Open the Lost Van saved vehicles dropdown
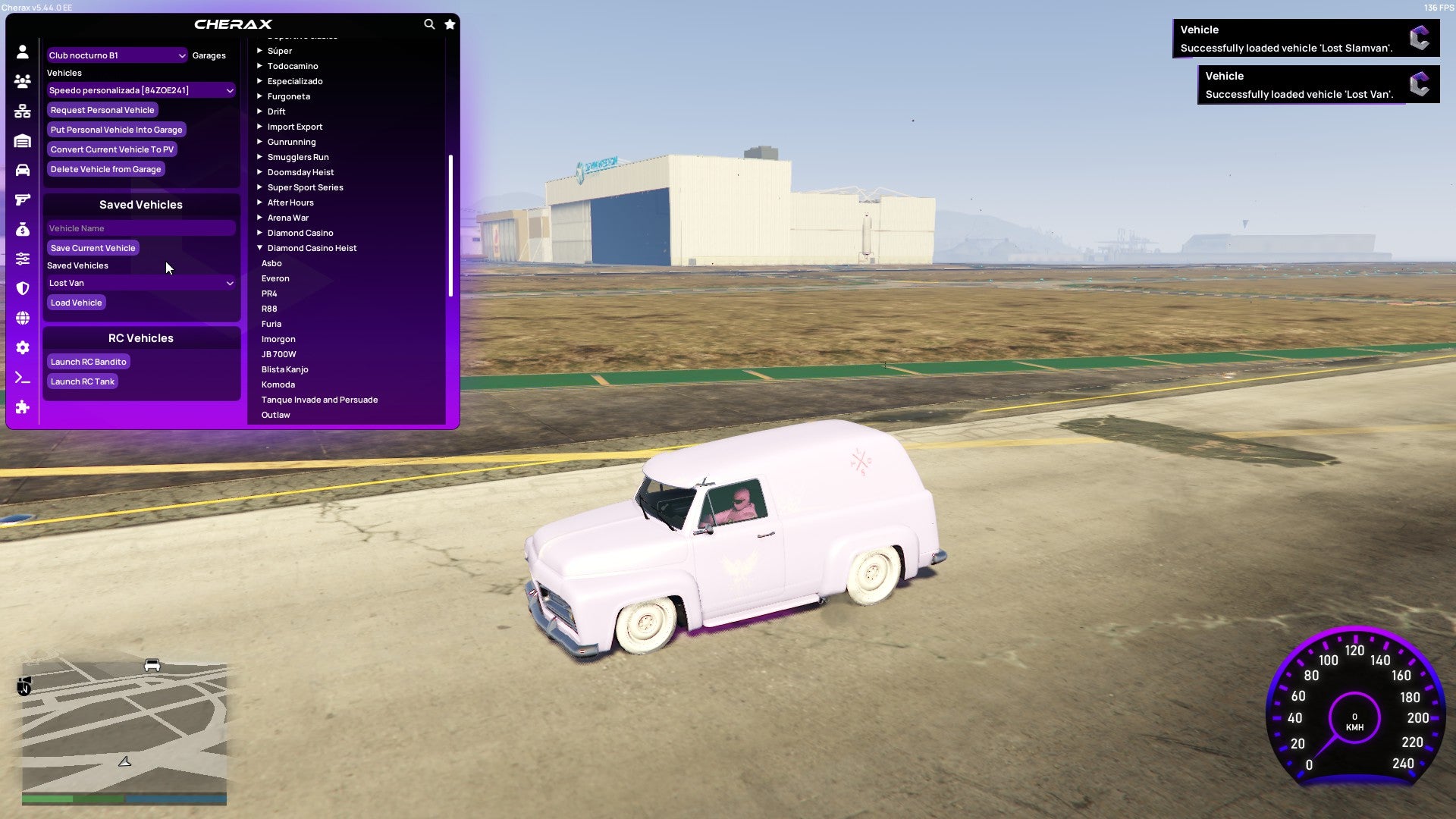Viewport: 1456px width, 819px height. [140, 283]
